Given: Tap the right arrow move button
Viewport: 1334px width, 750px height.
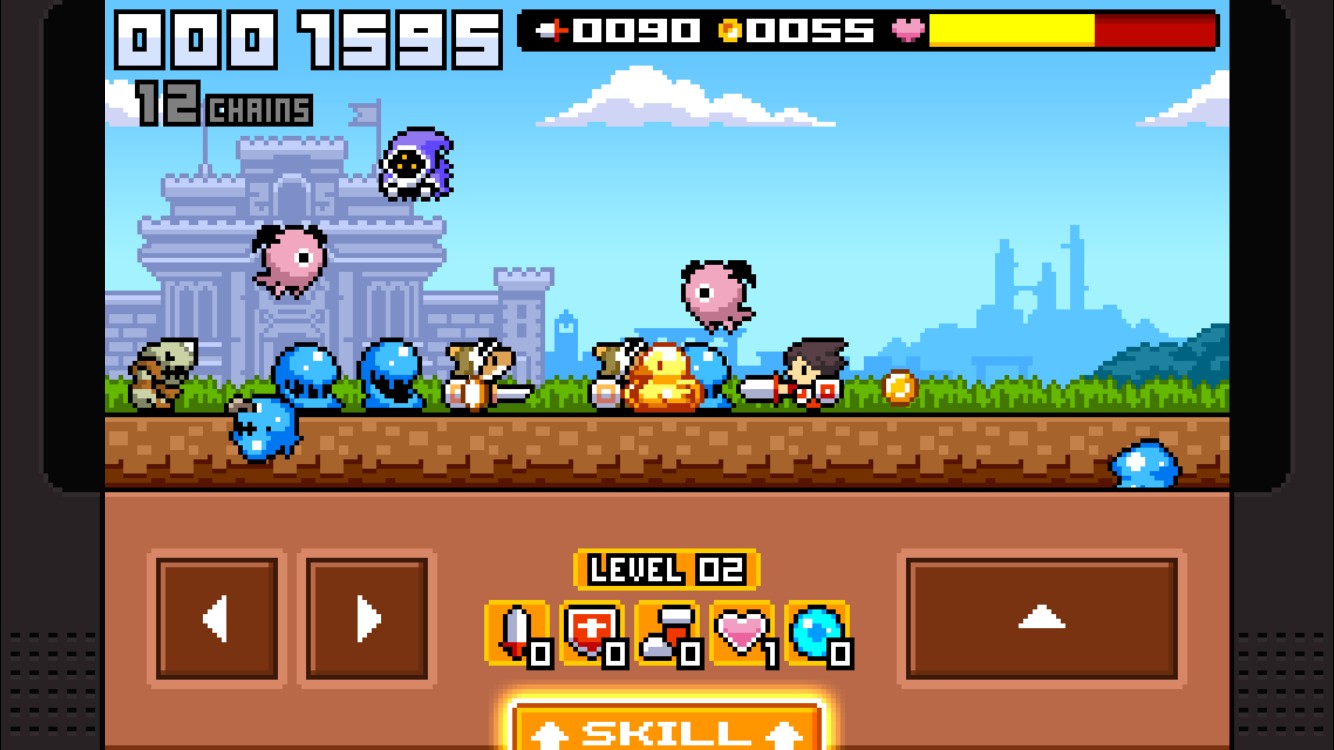Looking at the screenshot, I should coord(367,619).
